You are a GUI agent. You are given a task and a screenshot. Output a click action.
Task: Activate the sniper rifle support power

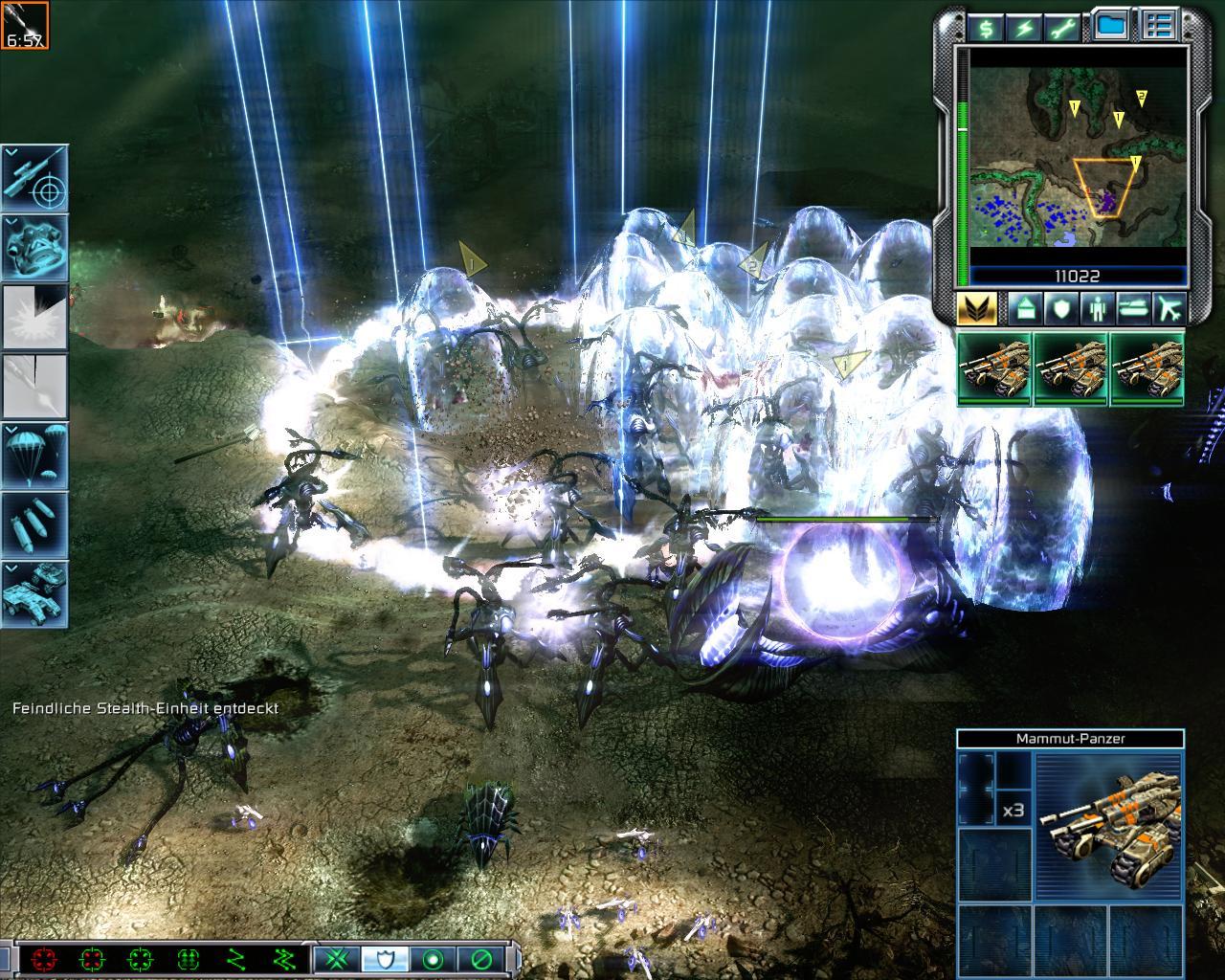click(35, 179)
